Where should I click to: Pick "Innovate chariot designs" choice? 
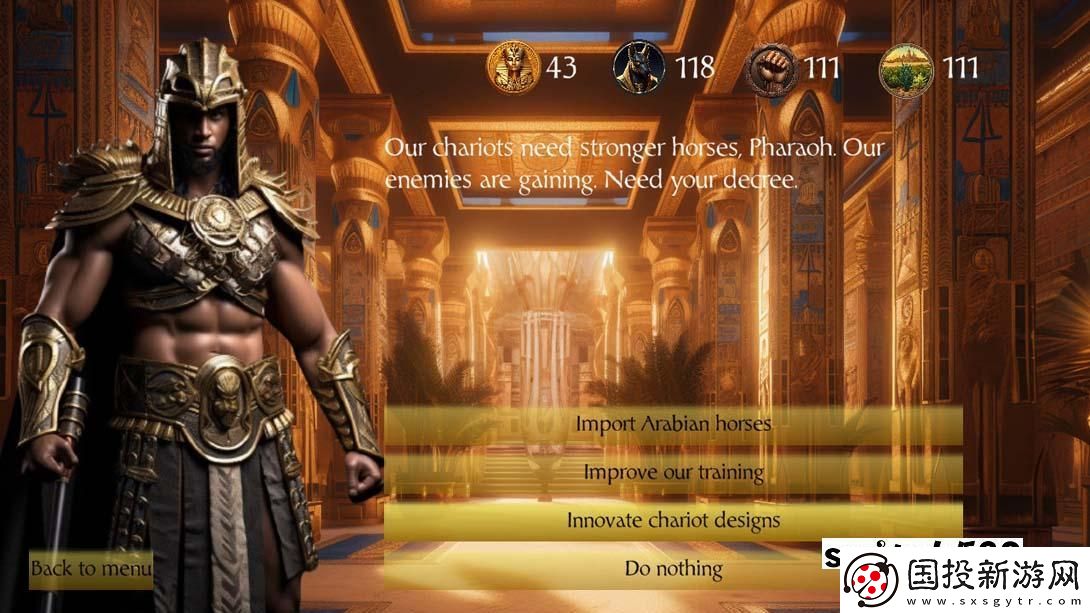click(673, 520)
